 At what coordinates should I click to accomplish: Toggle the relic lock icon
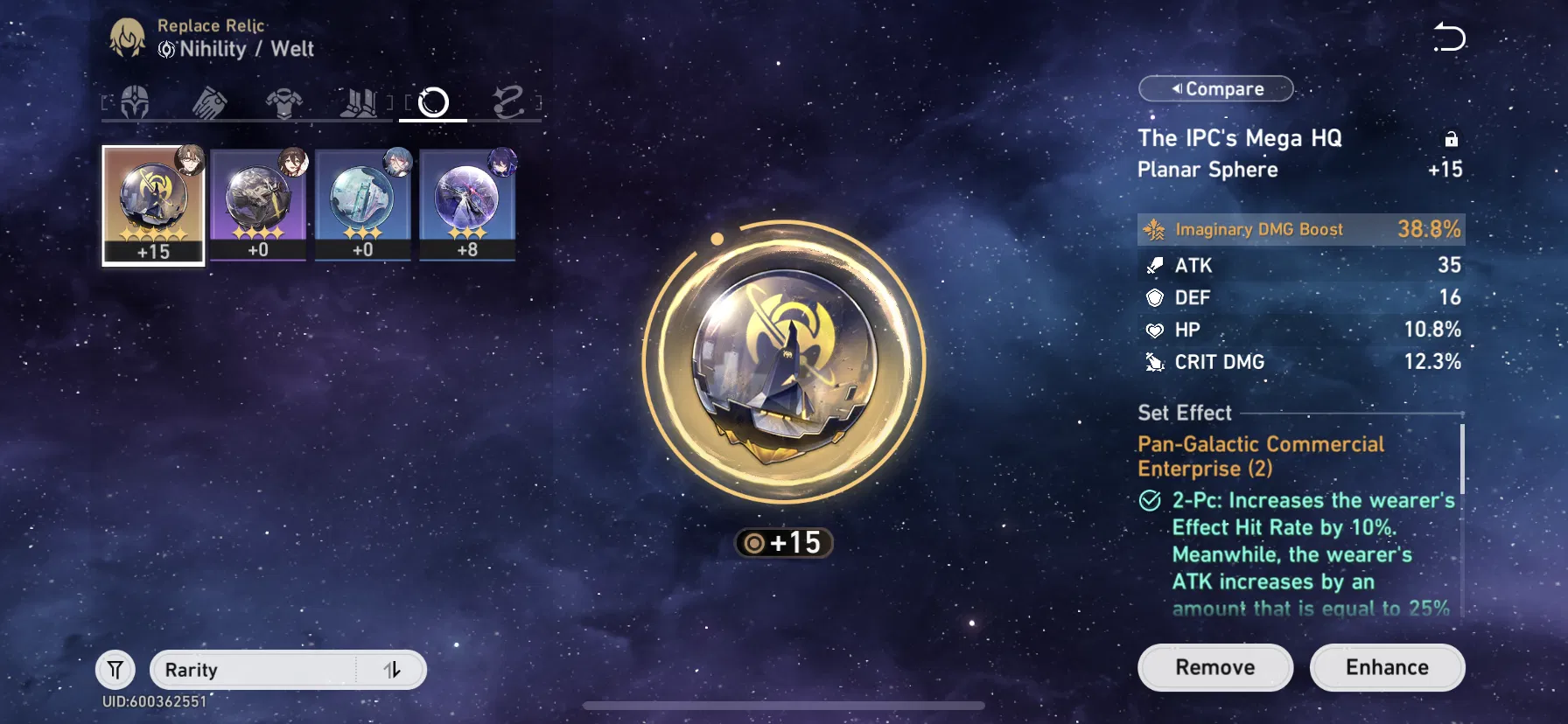[x=1452, y=139]
